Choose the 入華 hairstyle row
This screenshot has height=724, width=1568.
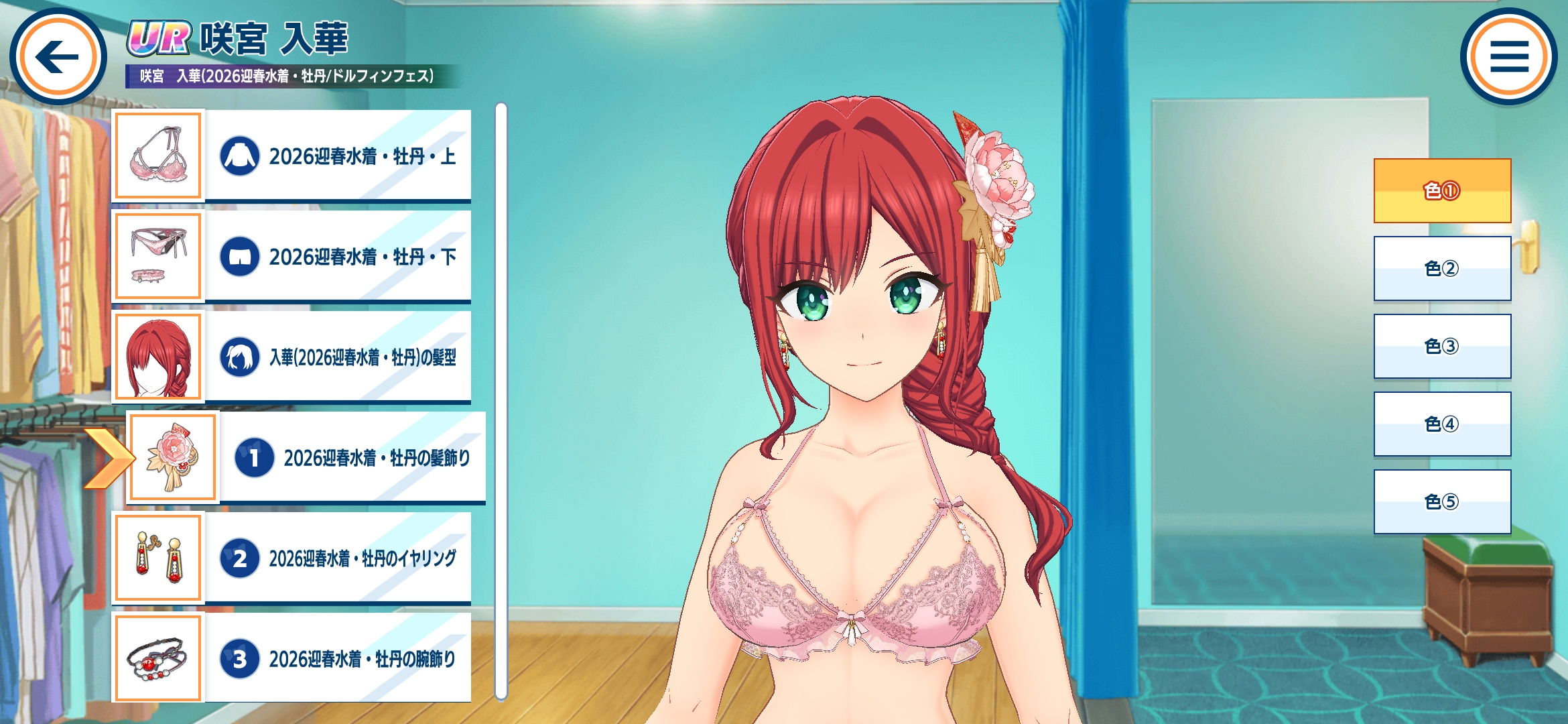pos(292,357)
